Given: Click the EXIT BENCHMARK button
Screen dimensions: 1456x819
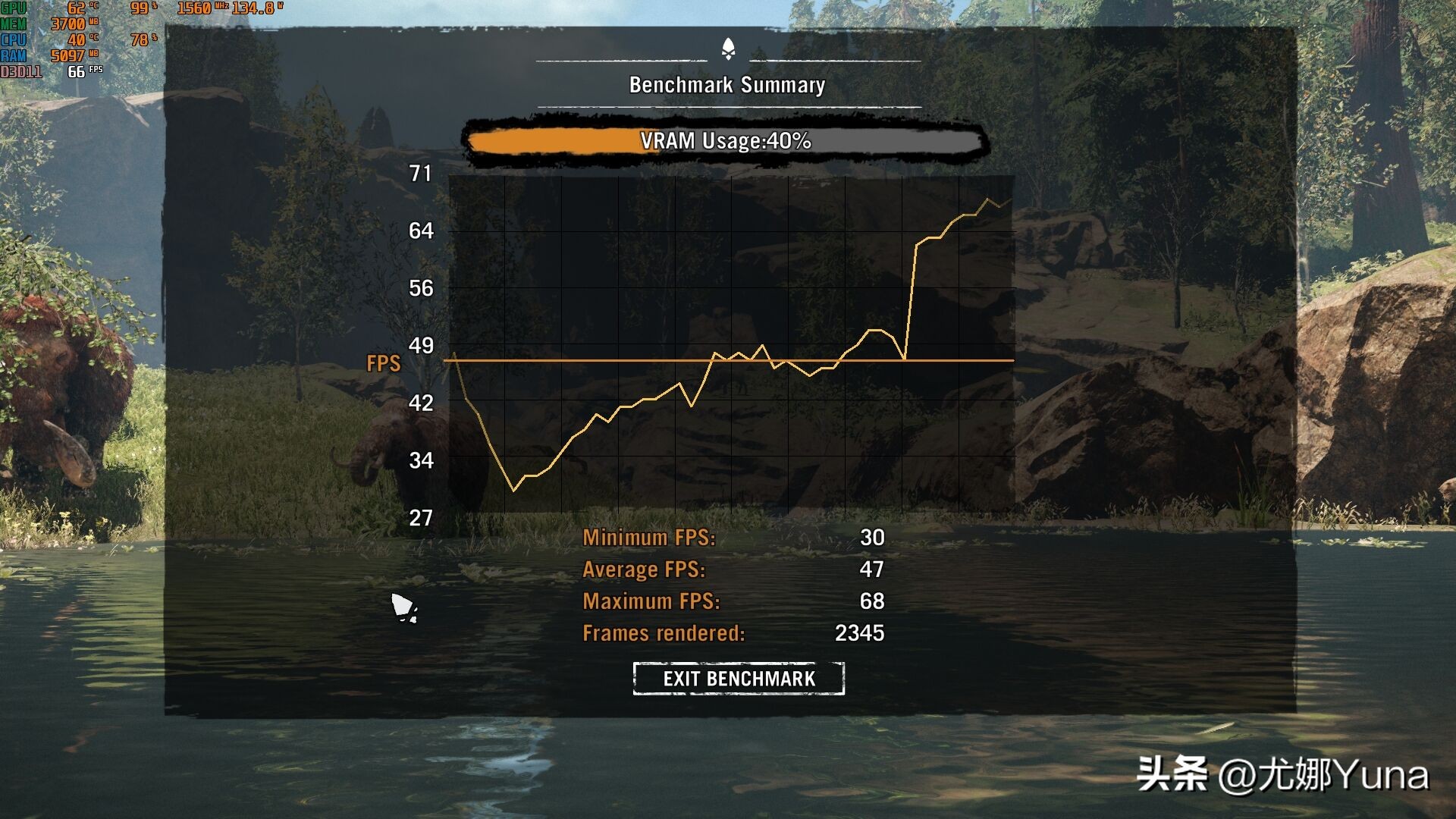Looking at the screenshot, I should pyautogui.click(x=739, y=678).
